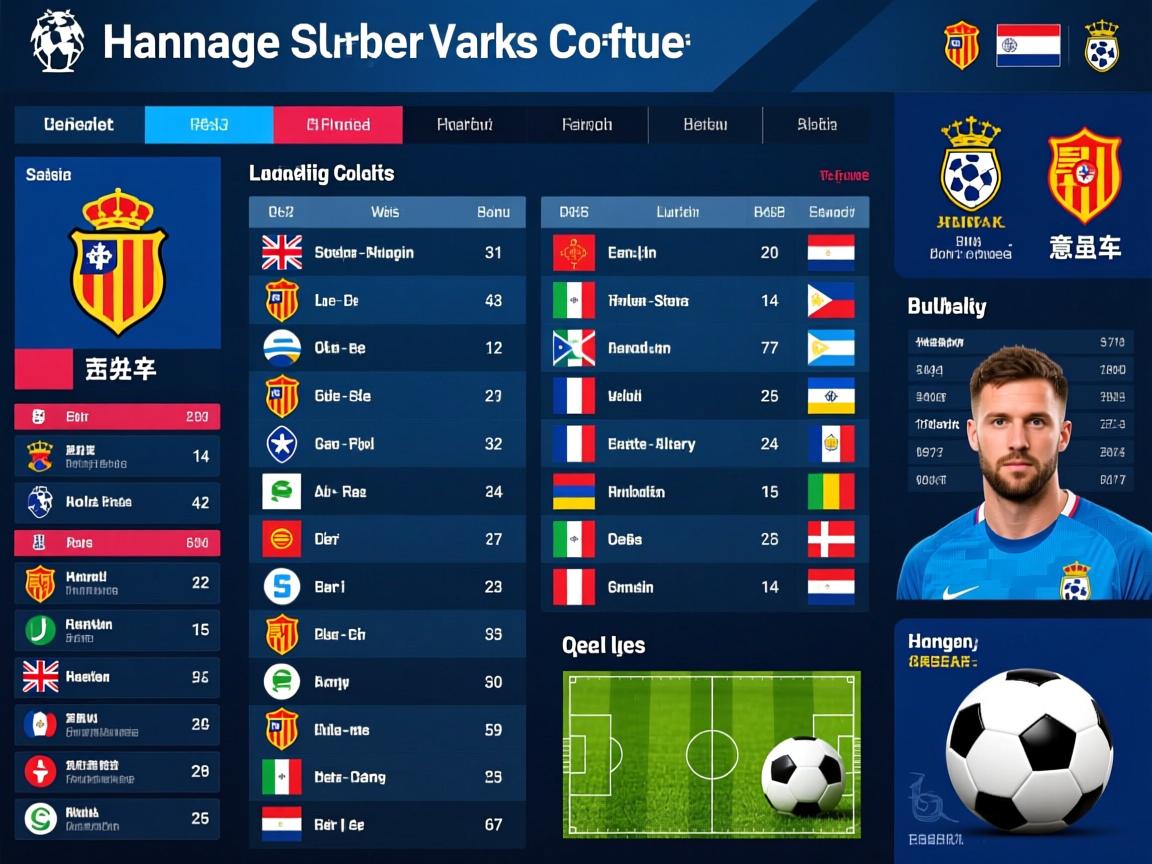This screenshot has height=864, width=1152.
Task: Select the Hoarbin tab
Action: pos(464,125)
